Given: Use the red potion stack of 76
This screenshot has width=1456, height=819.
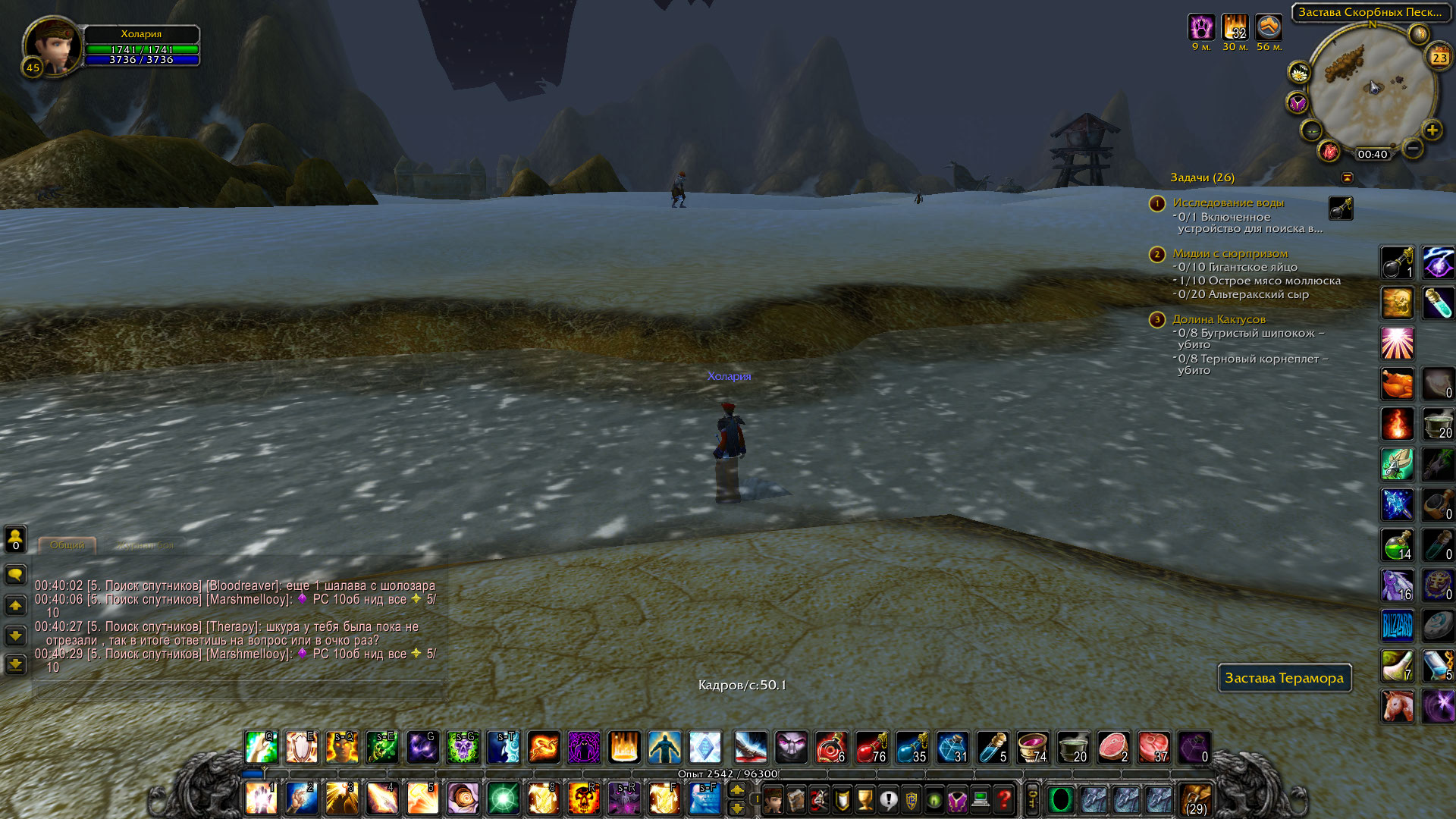Looking at the screenshot, I should click(x=871, y=747).
